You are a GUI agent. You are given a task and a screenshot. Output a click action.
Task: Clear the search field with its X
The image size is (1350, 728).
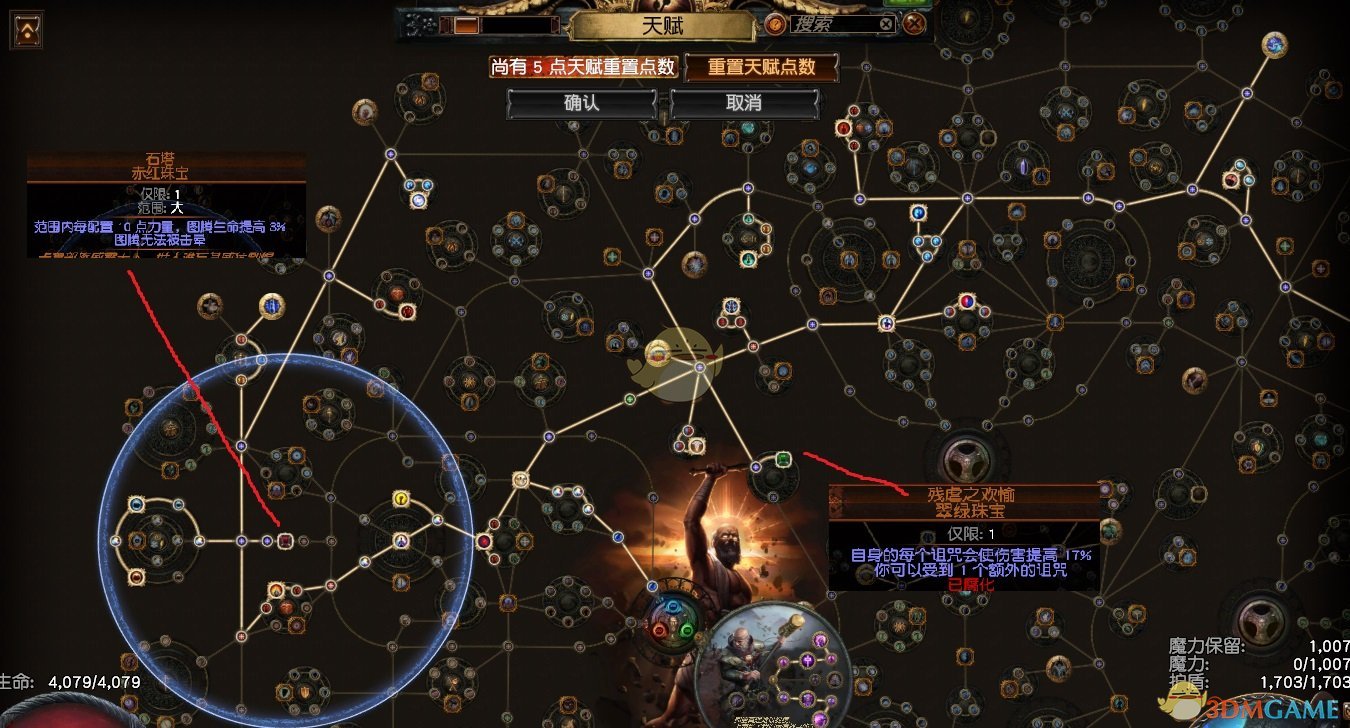click(x=886, y=24)
